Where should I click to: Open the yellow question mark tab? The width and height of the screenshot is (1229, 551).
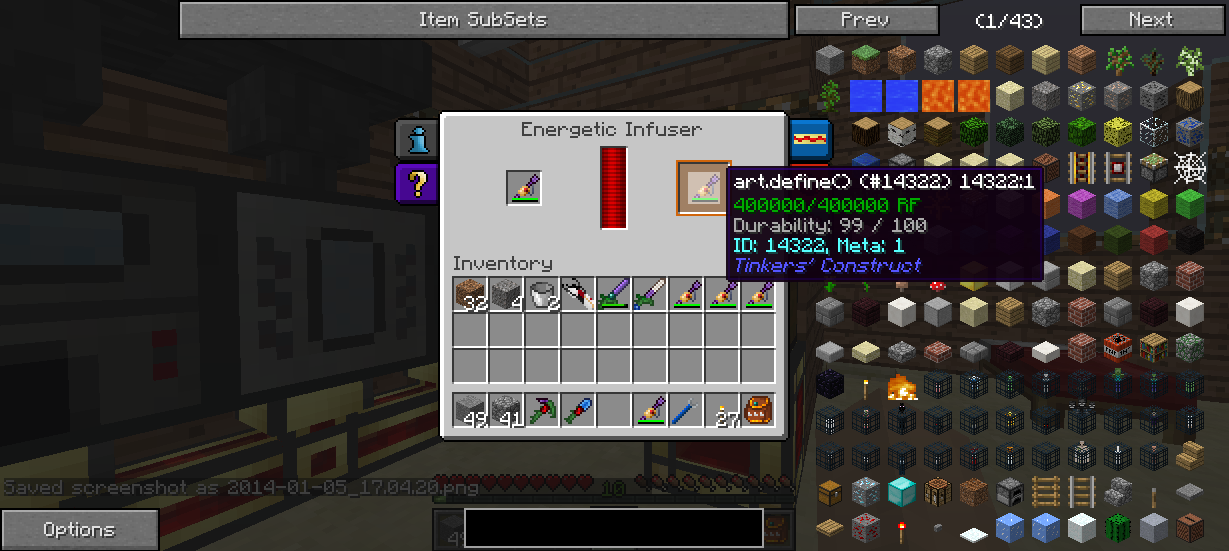(x=417, y=183)
